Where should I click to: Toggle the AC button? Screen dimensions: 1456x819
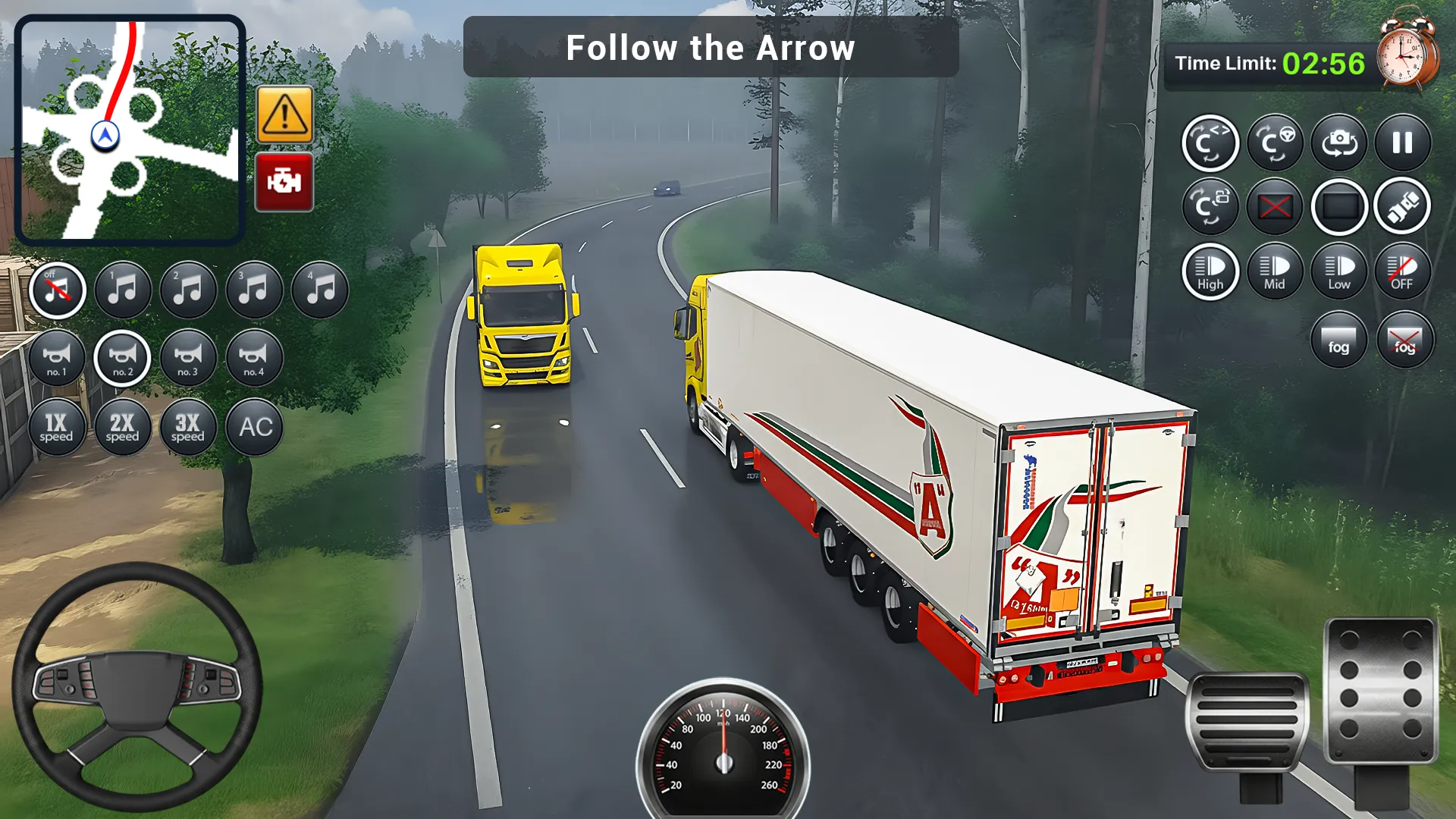pyautogui.click(x=255, y=427)
